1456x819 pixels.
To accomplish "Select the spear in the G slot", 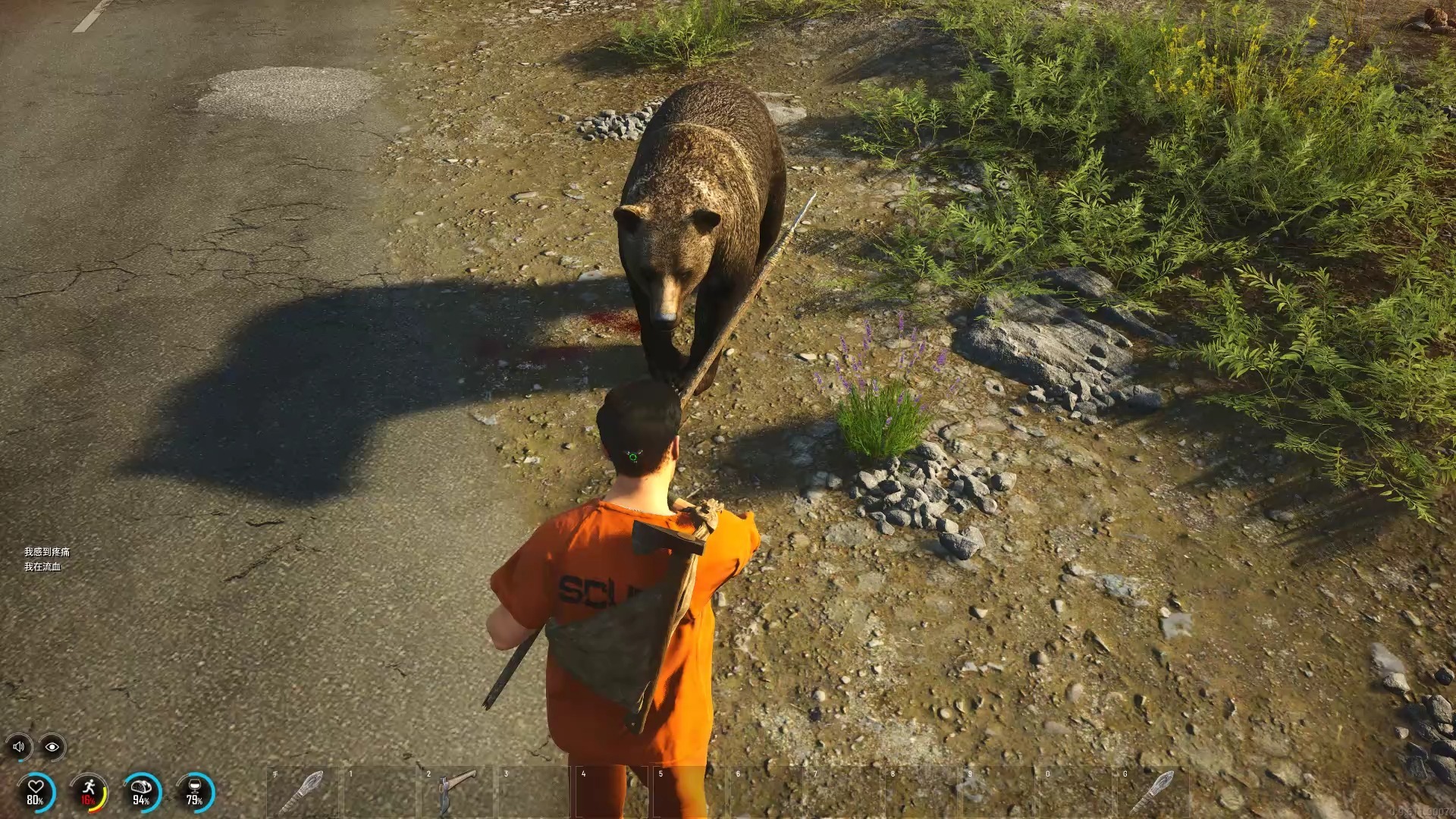I will (1153, 792).
